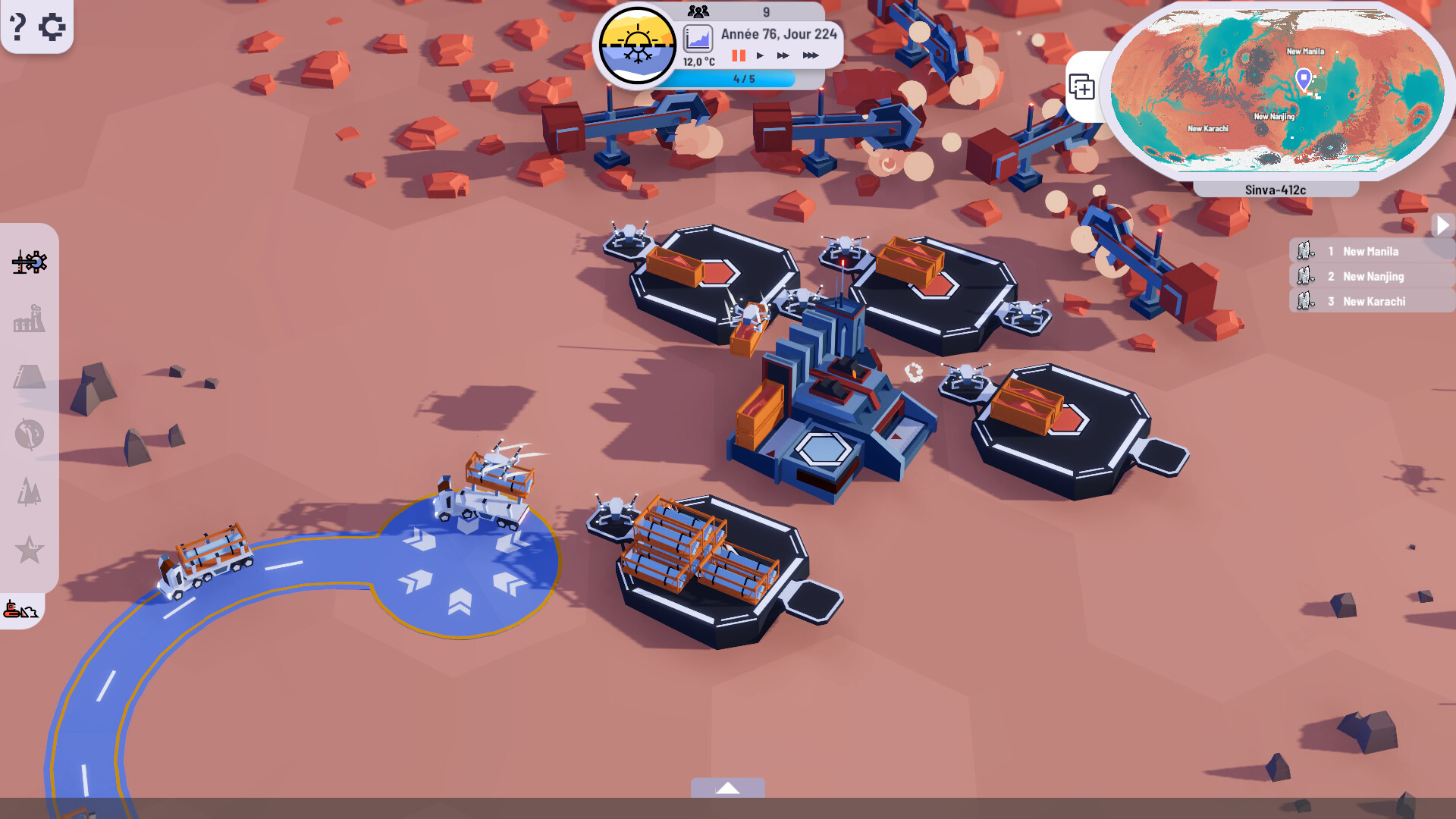Pause the game simulation
Viewport: 1456px width, 819px height.
739,55
